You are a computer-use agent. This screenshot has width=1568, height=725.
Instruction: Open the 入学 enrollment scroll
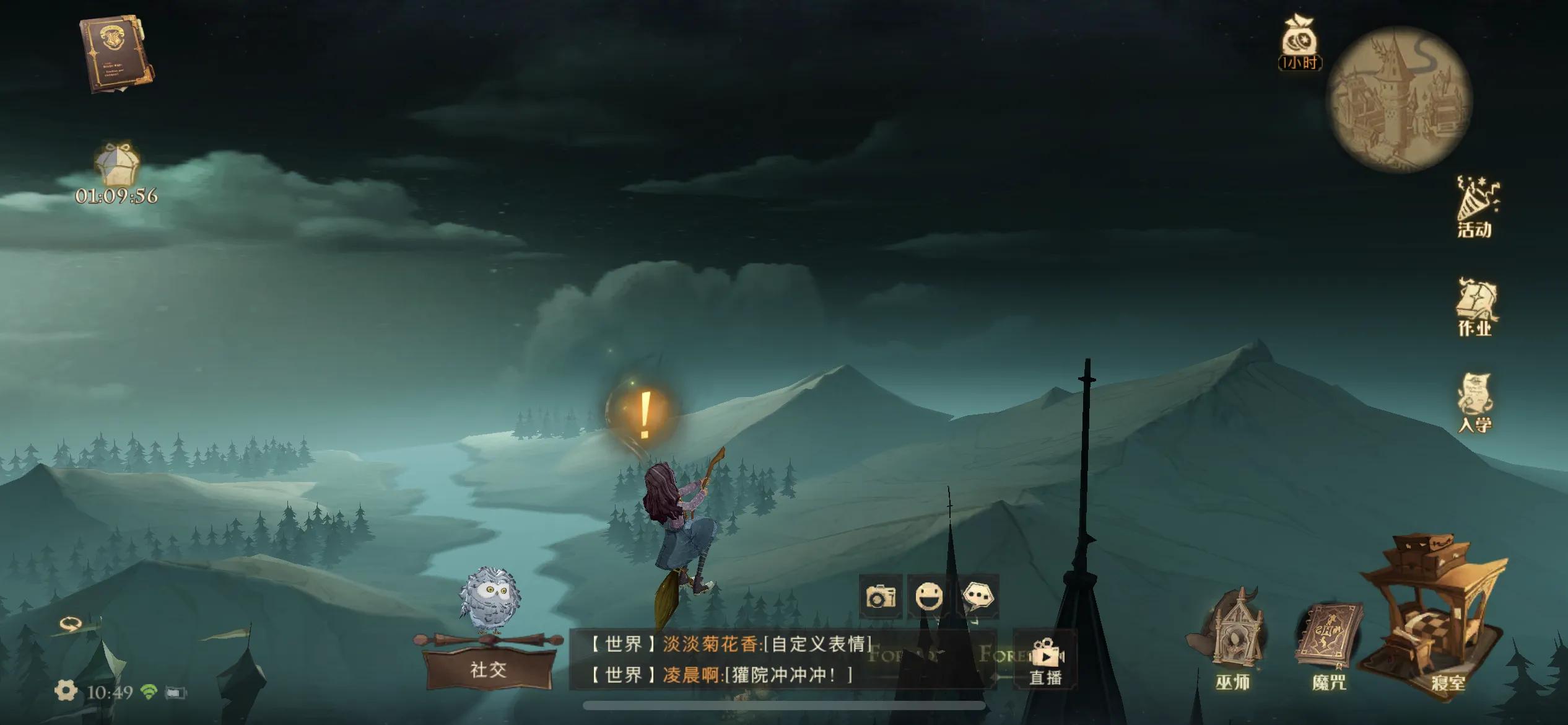click(1475, 403)
